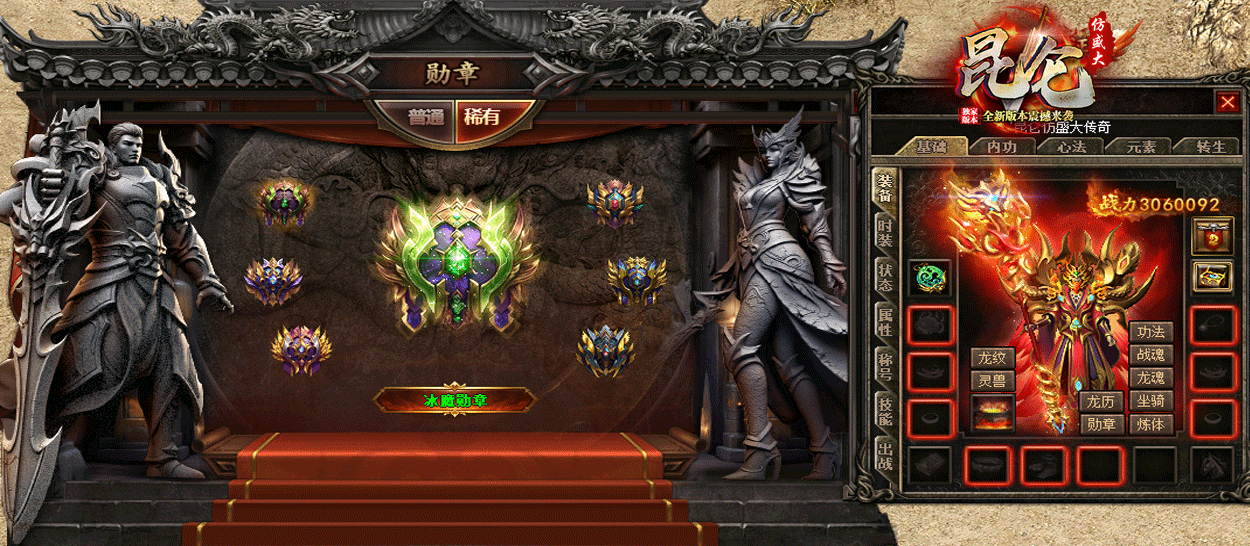Click the 冰魔勋章 name button
This screenshot has width=1250, height=546.
(455, 400)
